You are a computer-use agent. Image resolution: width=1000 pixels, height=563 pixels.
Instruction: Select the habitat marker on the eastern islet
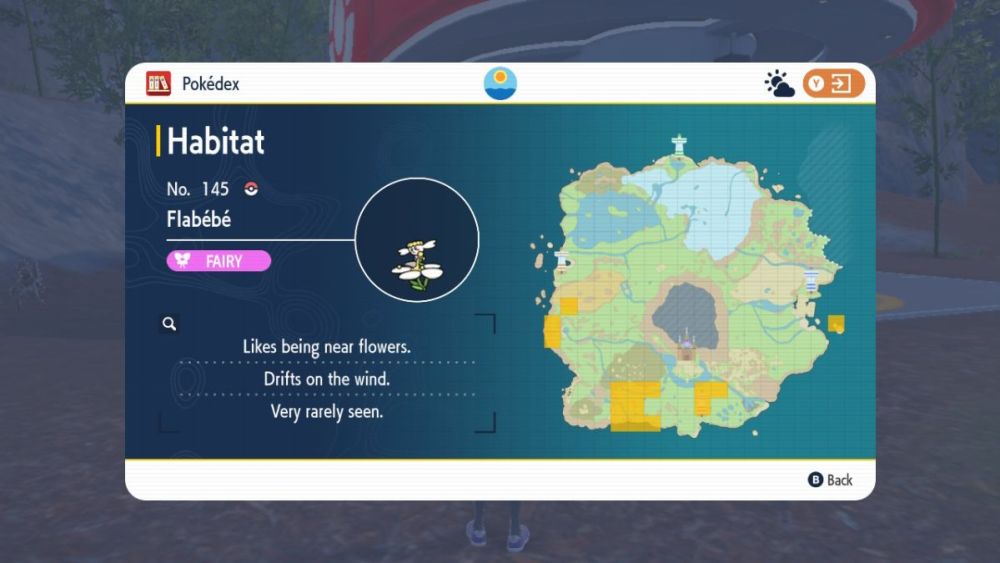coord(836,323)
